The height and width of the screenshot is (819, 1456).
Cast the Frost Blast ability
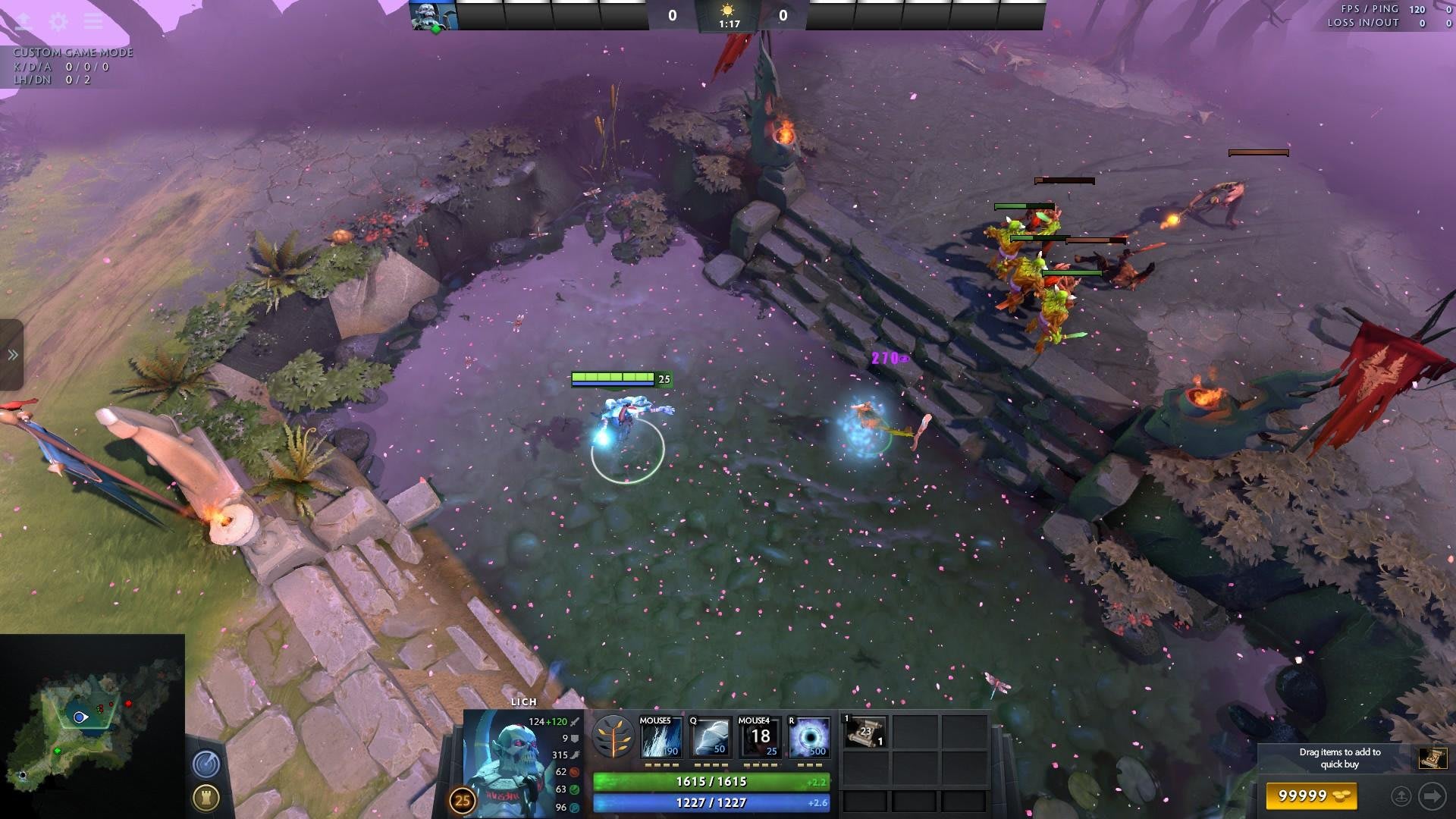point(661,737)
